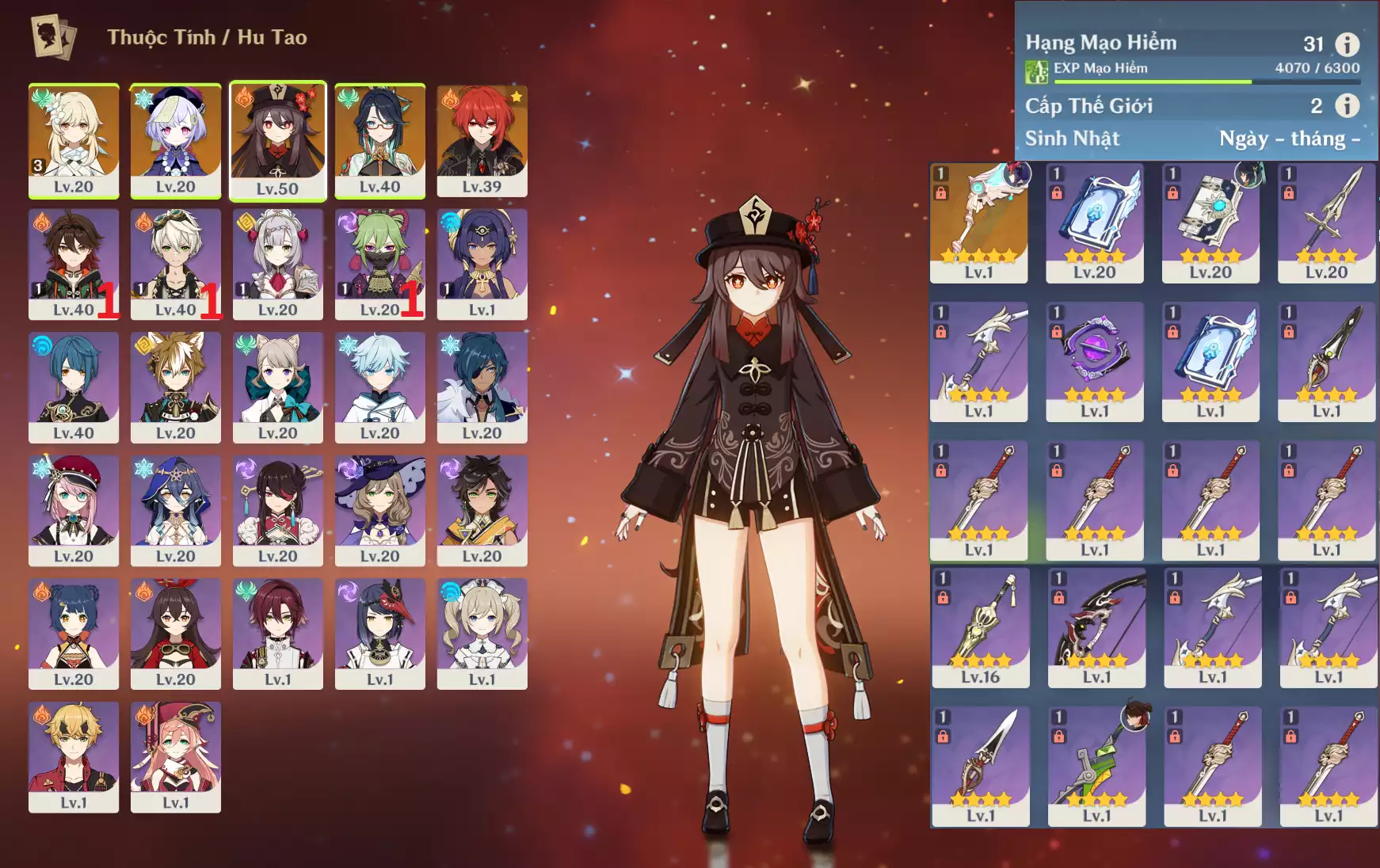Click the character profile icon beside Thuộc Tính
This screenshot has width=1380, height=868.
click(x=53, y=37)
